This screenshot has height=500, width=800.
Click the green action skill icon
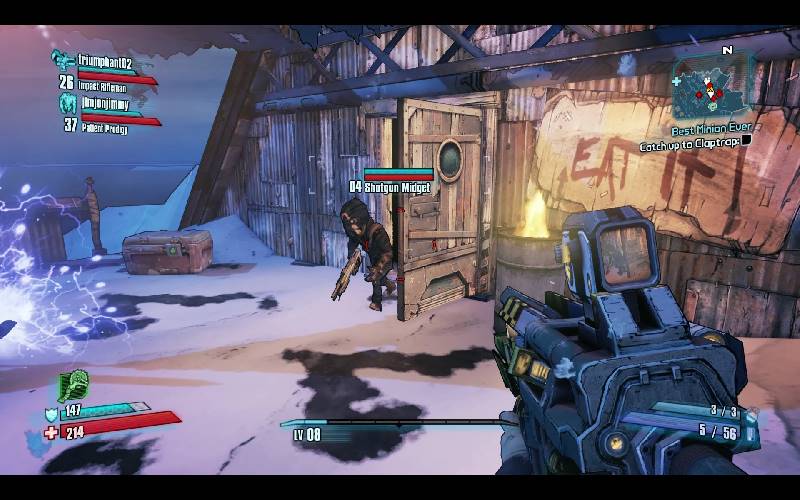(x=73, y=385)
